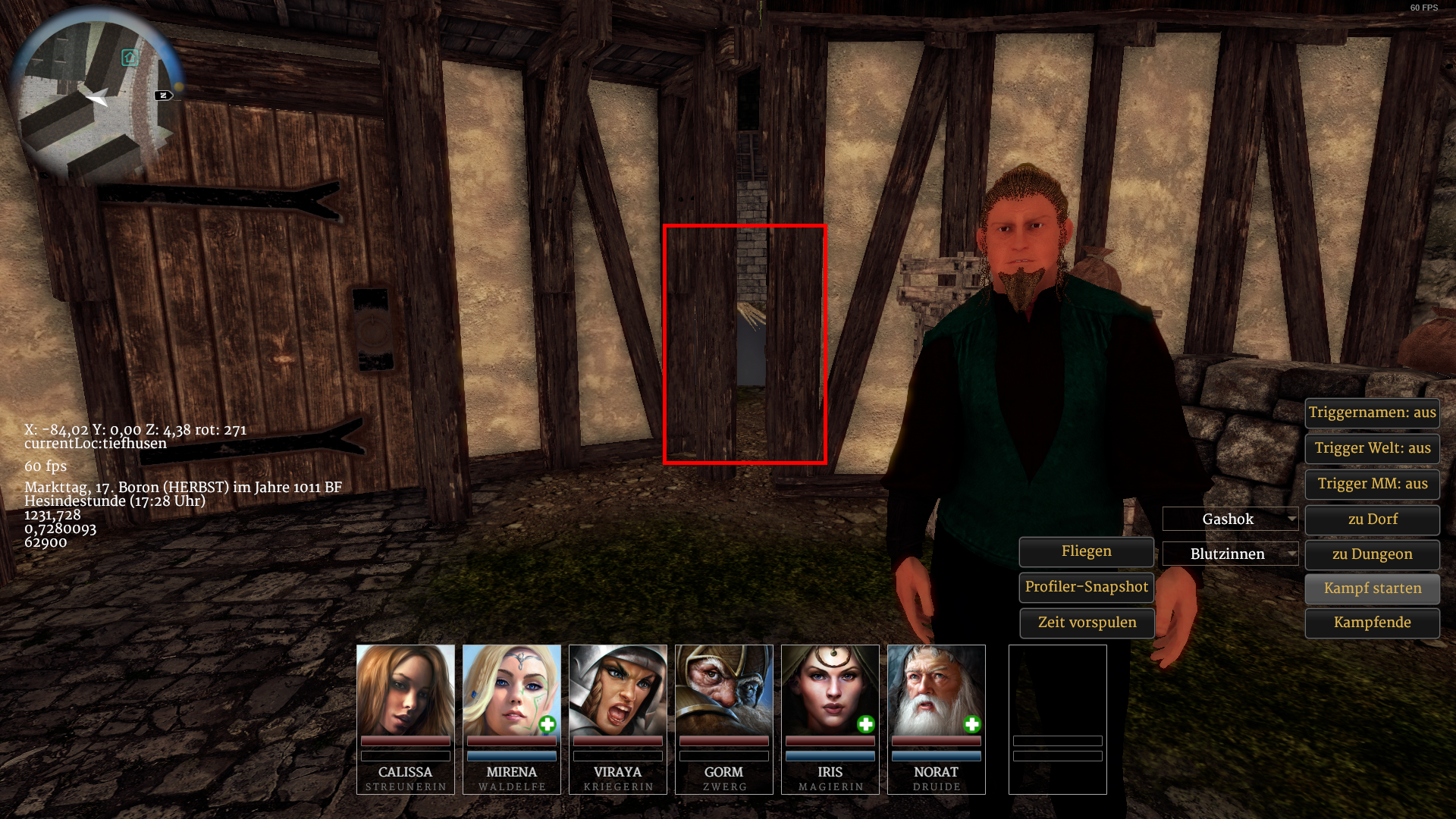Take a Profiler-Snapshot
This screenshot has height=819, width=1456.
click(x=1086, y=587)
